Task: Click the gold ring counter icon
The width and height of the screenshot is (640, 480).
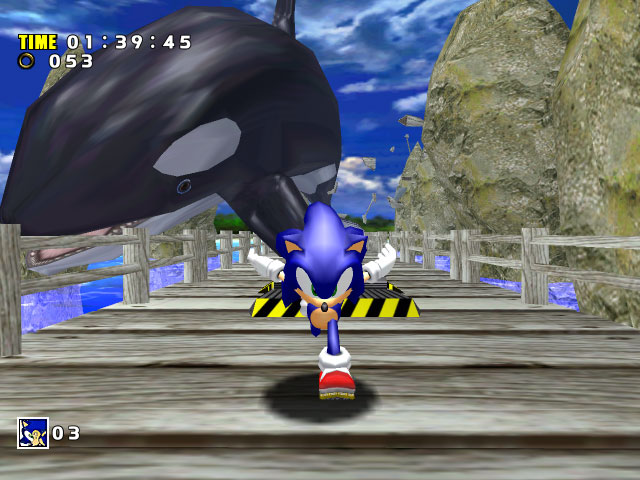Action: click(27, 61)
